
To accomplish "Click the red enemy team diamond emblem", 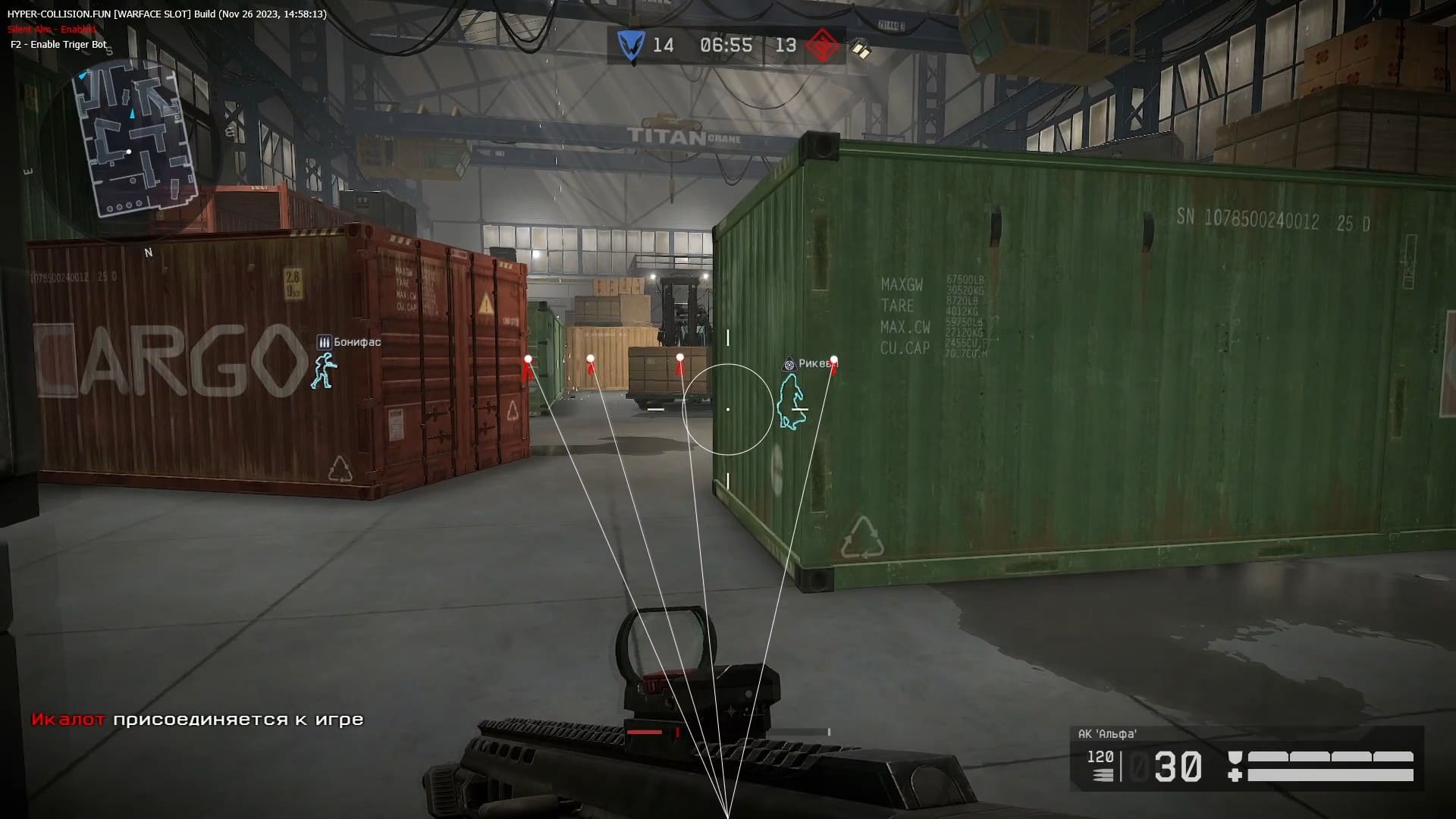I will click(824, 45).
